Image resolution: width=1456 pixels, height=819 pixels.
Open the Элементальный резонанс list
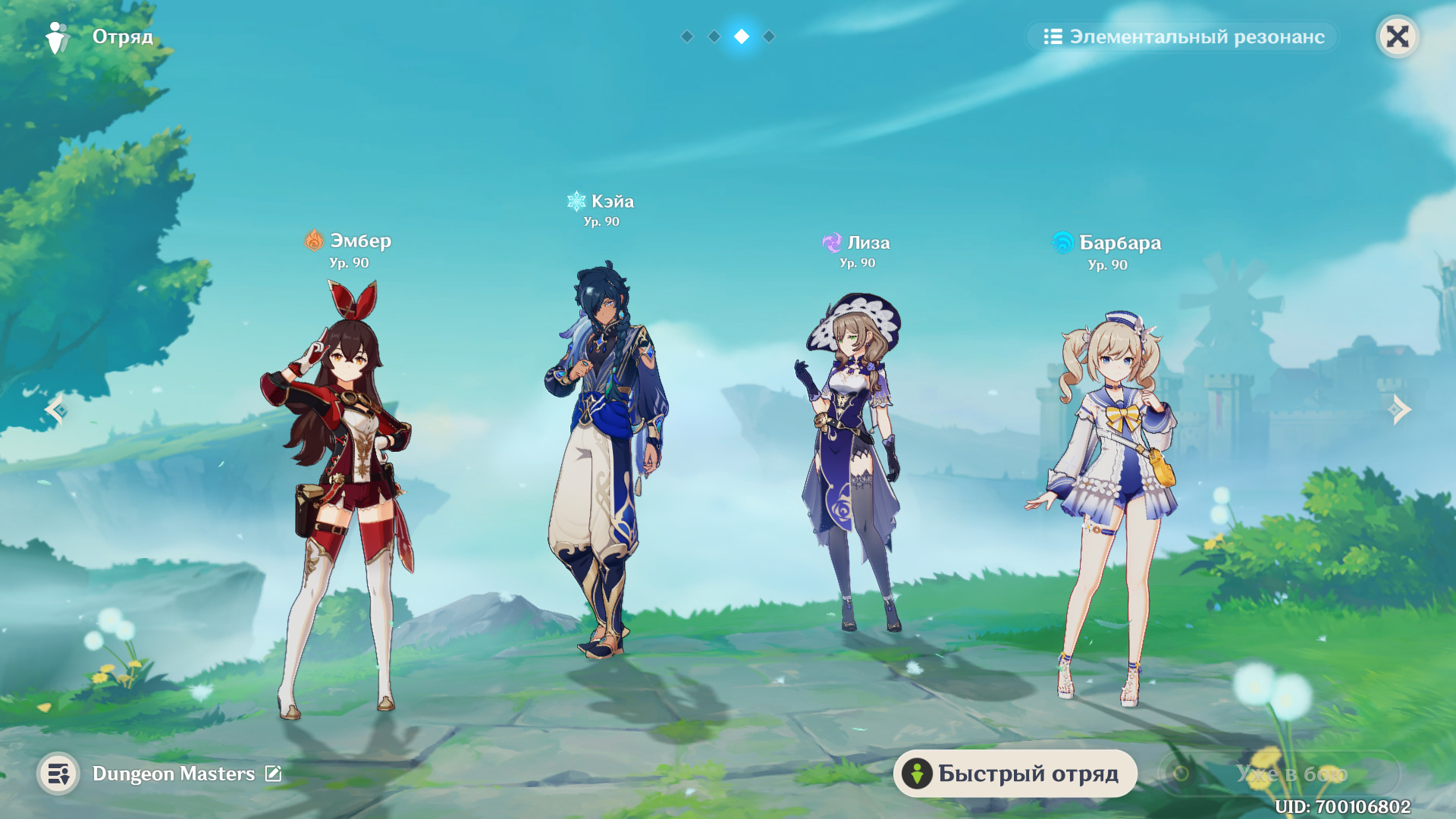[1183, 36]
